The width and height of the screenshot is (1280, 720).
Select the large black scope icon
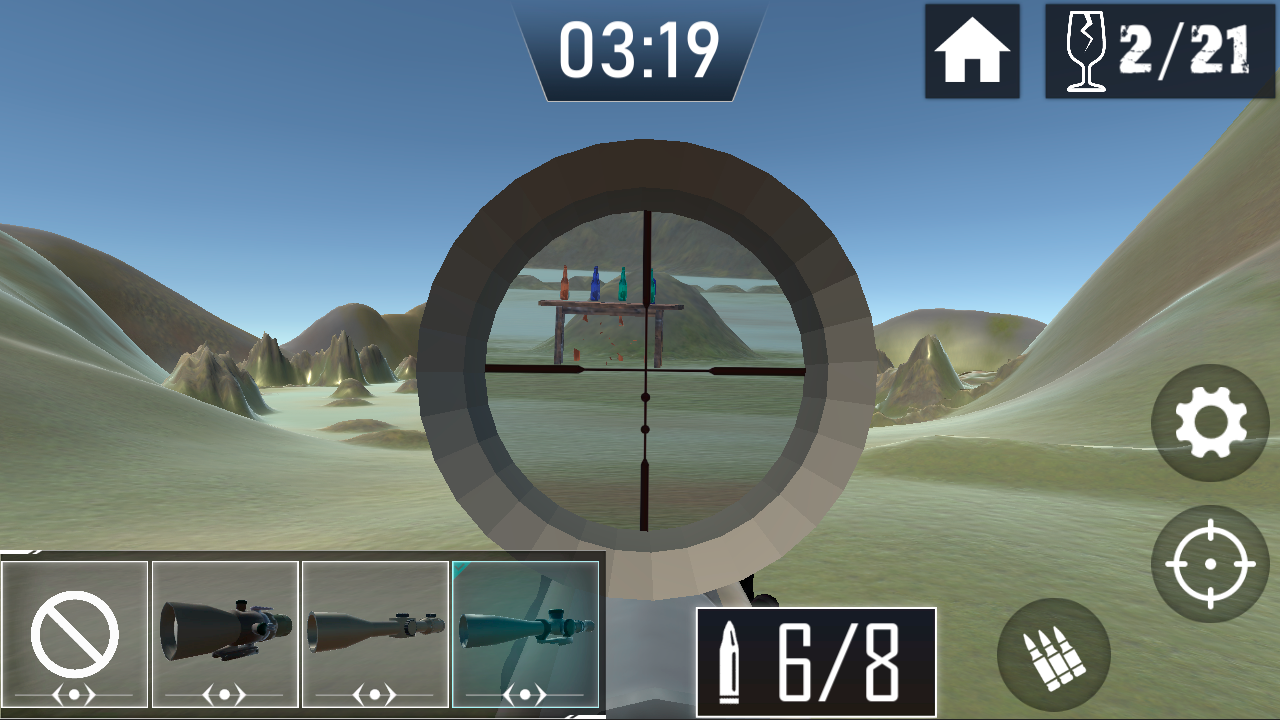coord(224,630)
